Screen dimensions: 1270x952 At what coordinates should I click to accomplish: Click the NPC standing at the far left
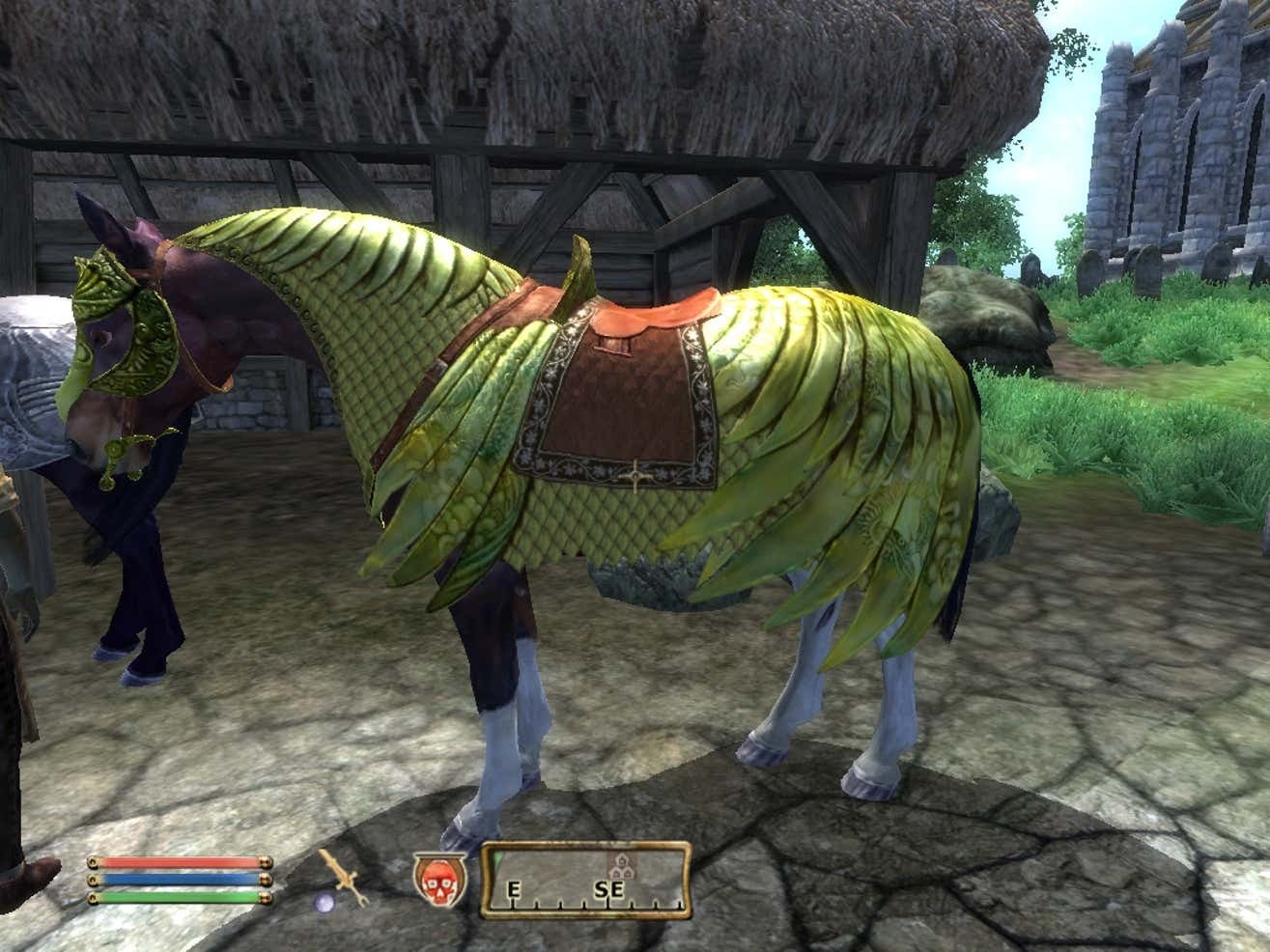coord(19,676)
